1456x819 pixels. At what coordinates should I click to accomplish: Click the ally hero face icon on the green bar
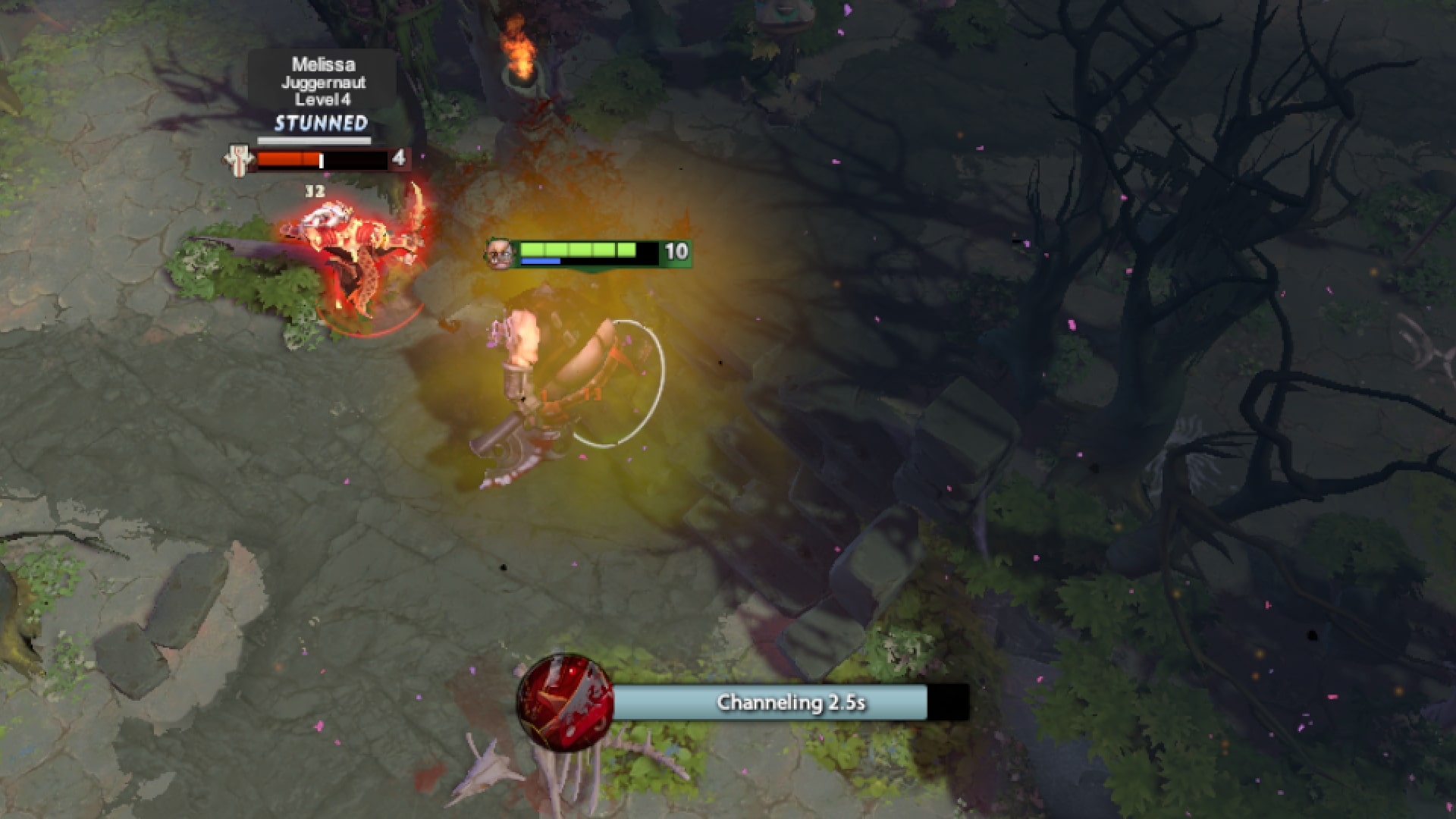coord(500,253)
